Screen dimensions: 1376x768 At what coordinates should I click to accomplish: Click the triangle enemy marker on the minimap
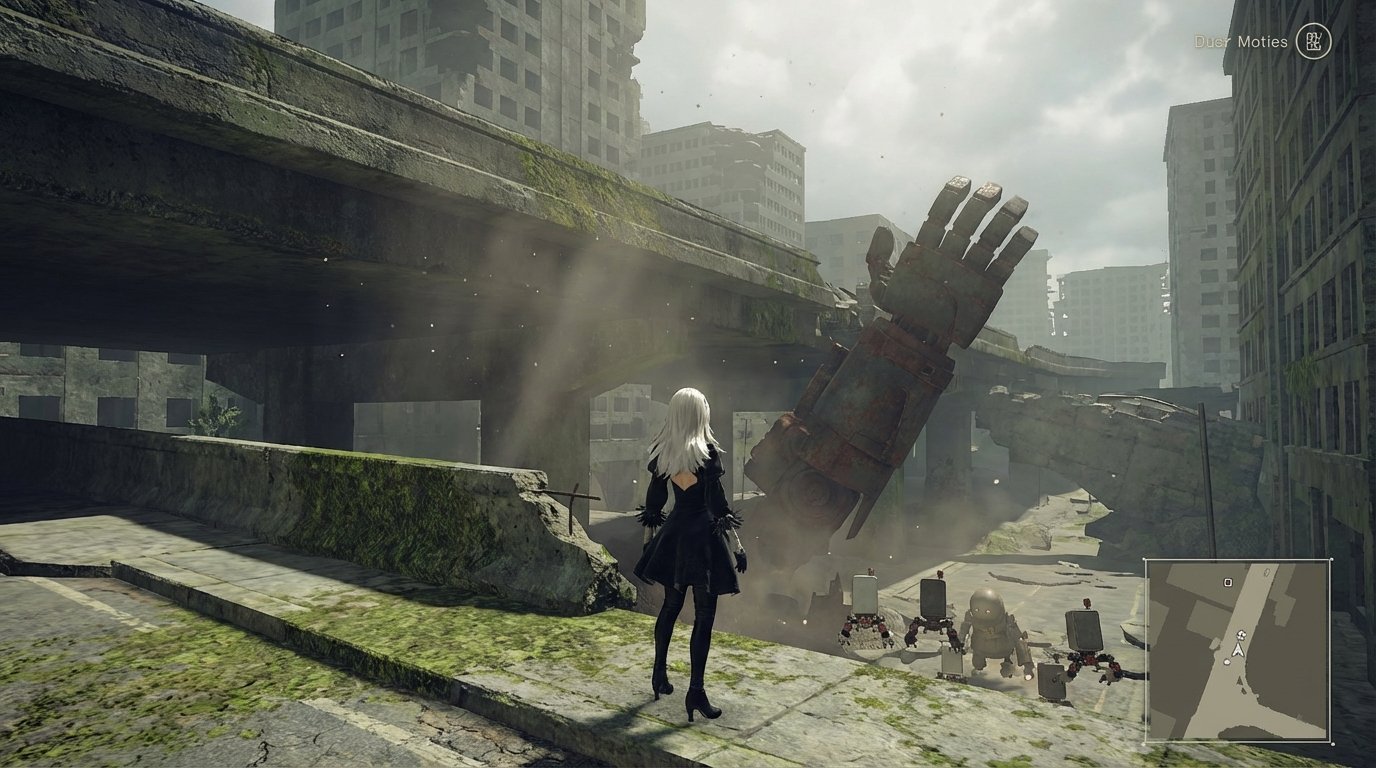click(1240, 680)
